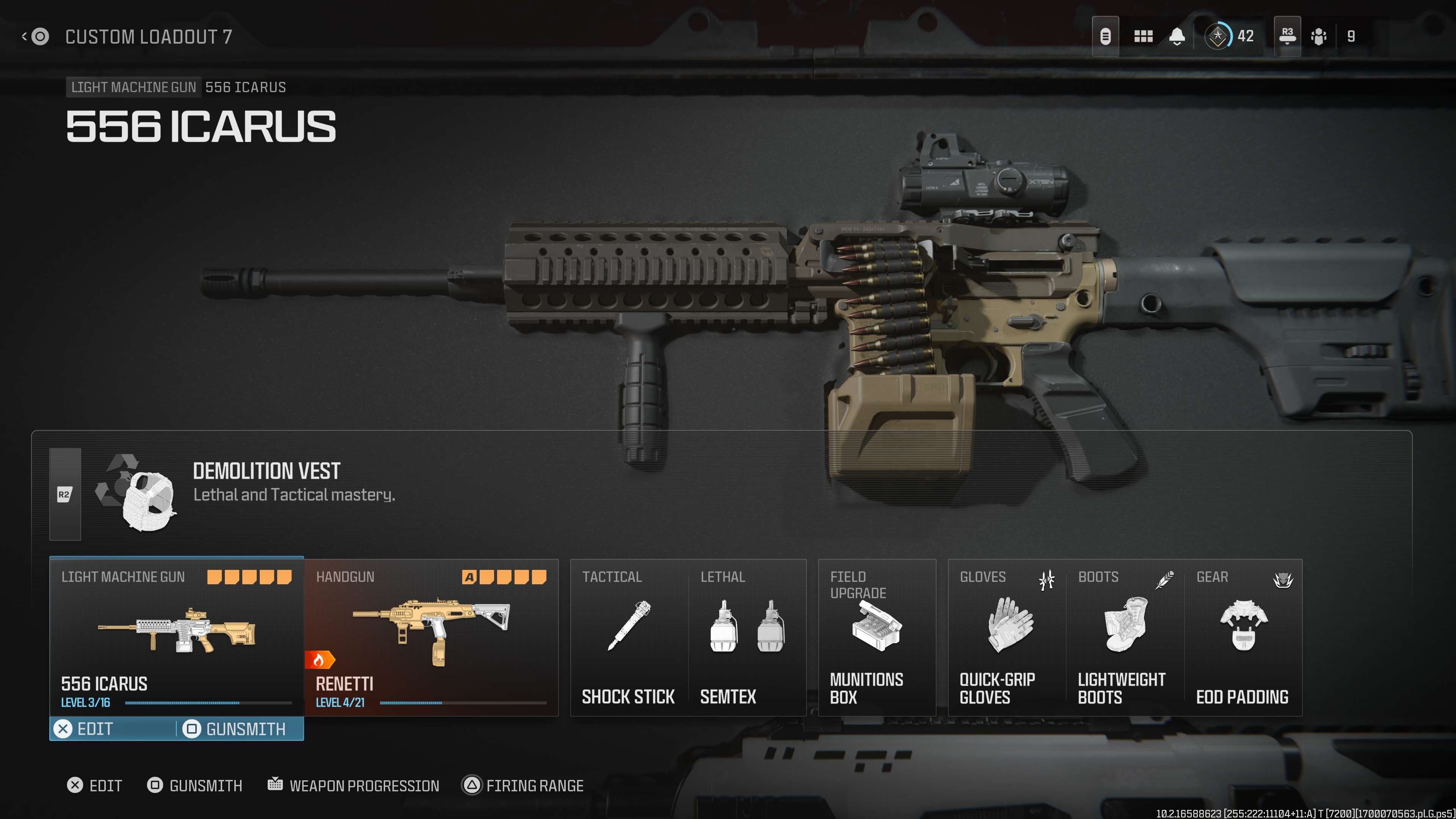Open Weapon Progression from the bottom bar
This screenshot has height=819, width=1456.
(x=355, y=785)
